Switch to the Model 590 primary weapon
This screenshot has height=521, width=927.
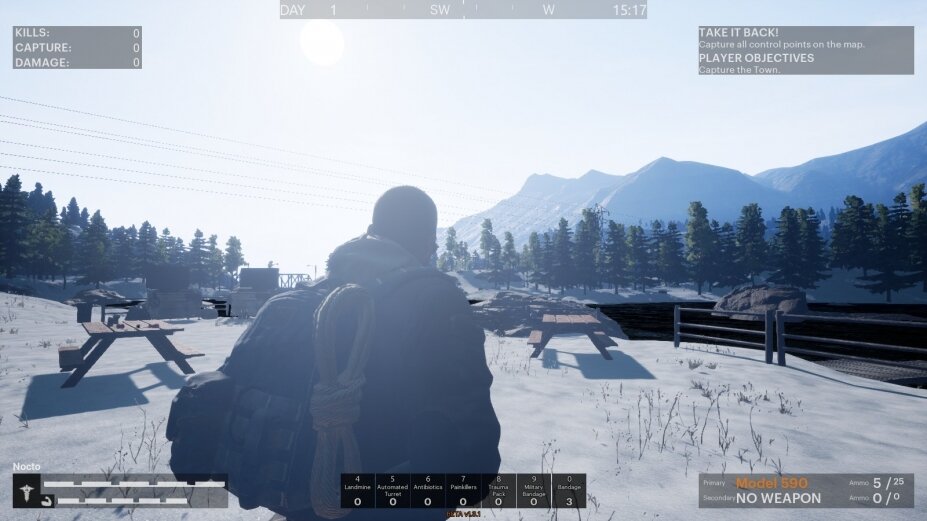pyautogui.click(x=771, y=483)
